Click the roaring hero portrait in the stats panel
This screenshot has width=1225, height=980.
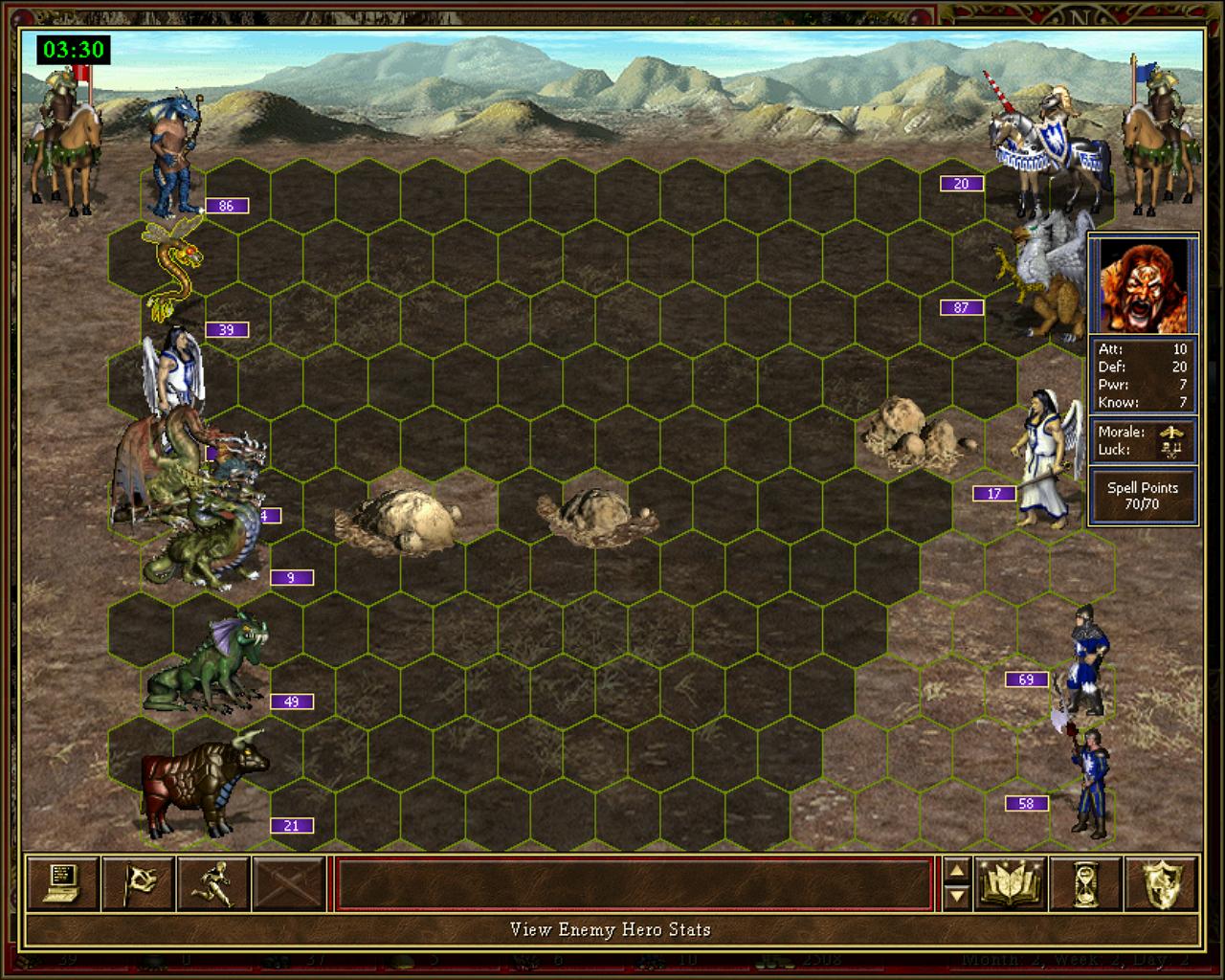1143,285
